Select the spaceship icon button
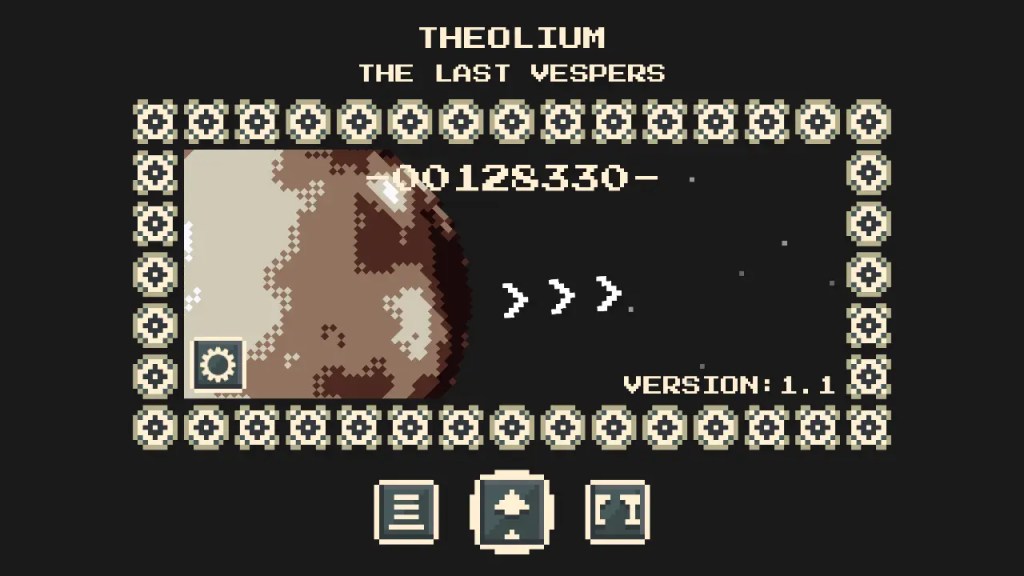The width and height of the screenshot is (1024, 576). point(511,512)
